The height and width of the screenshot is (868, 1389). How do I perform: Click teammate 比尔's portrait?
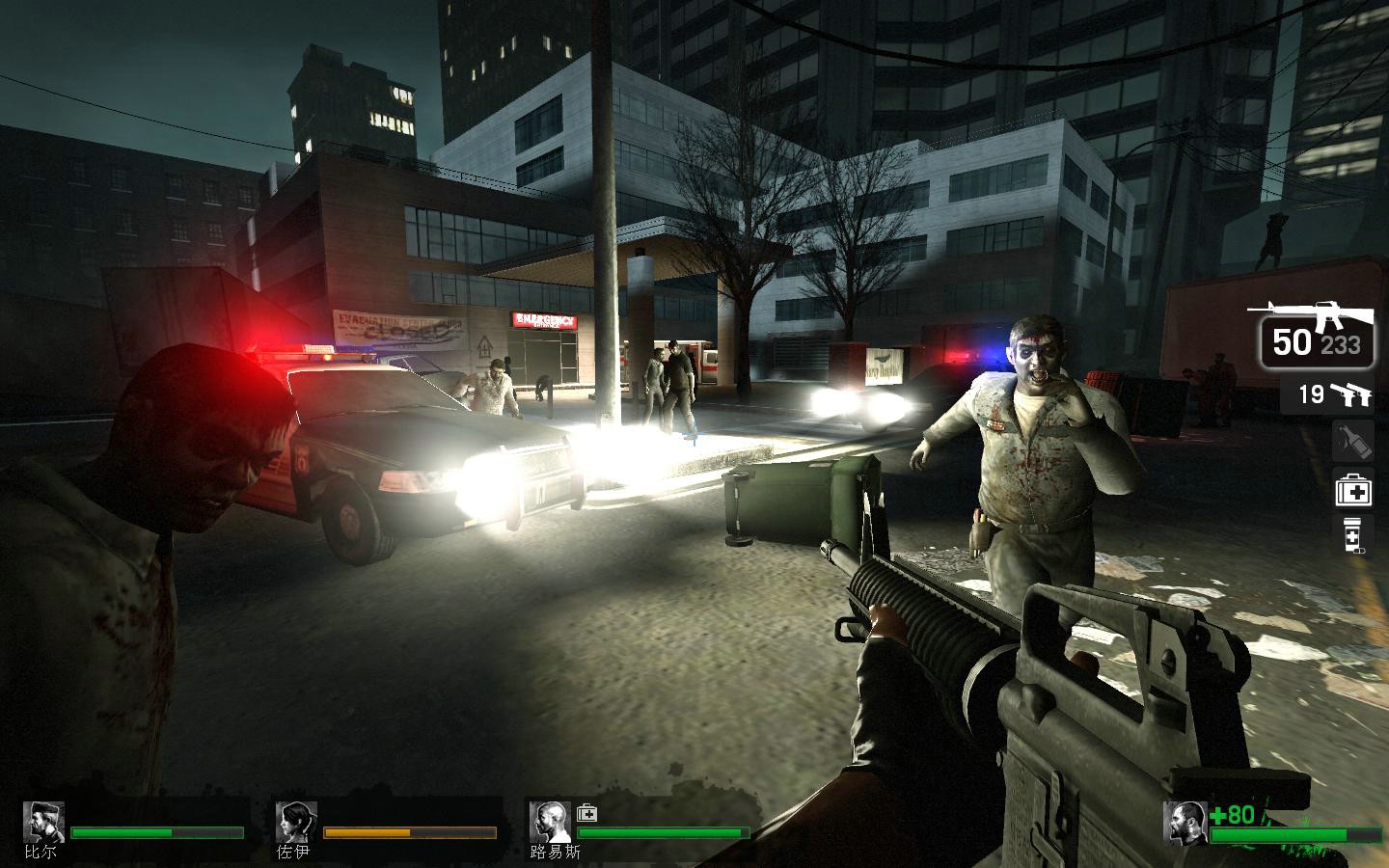coord(43,822)
